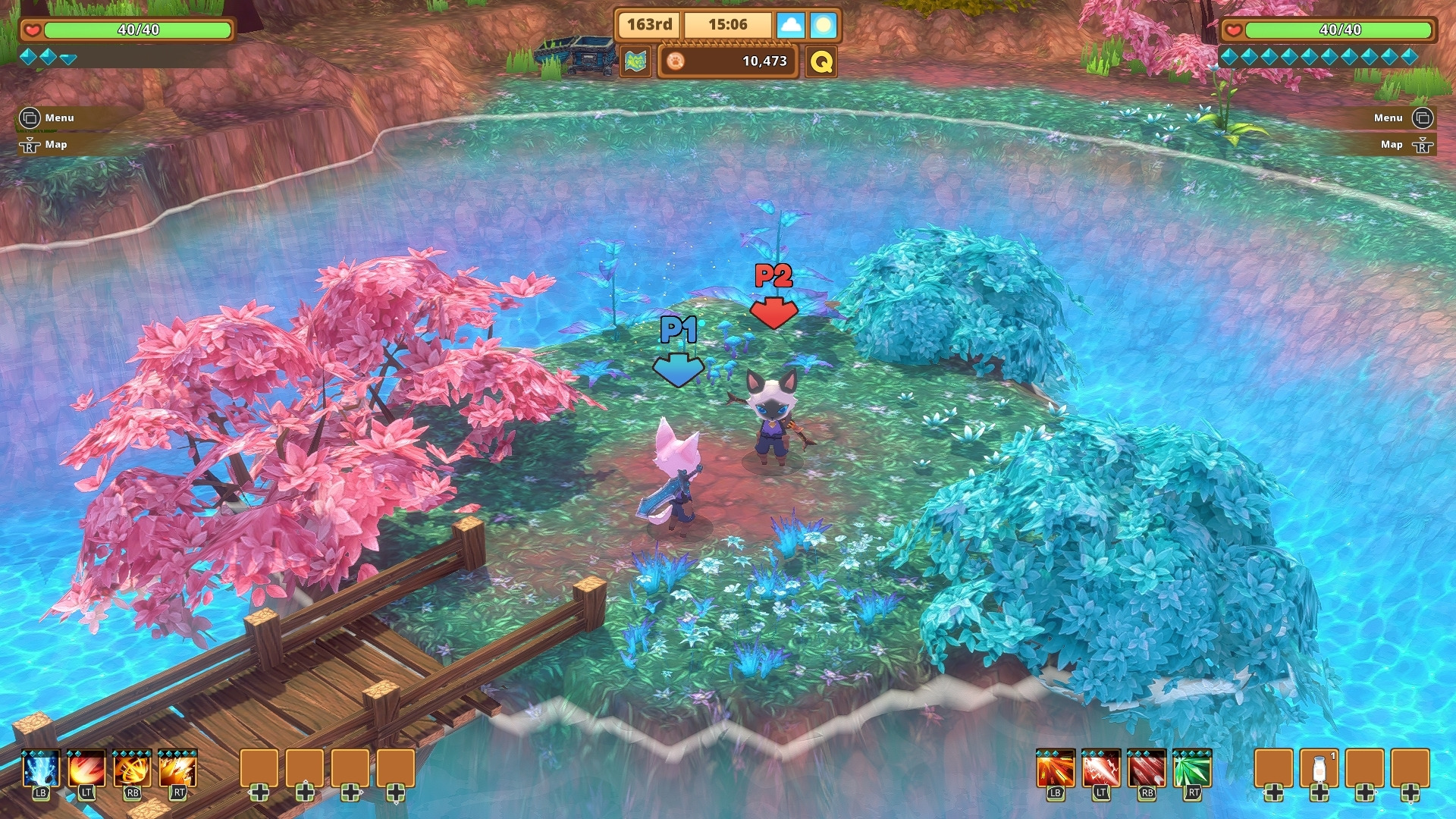Activate the blue ice burst ability
Image resolution: width=1456 pixels, height=819 pixels.
[x=41, y=770]
